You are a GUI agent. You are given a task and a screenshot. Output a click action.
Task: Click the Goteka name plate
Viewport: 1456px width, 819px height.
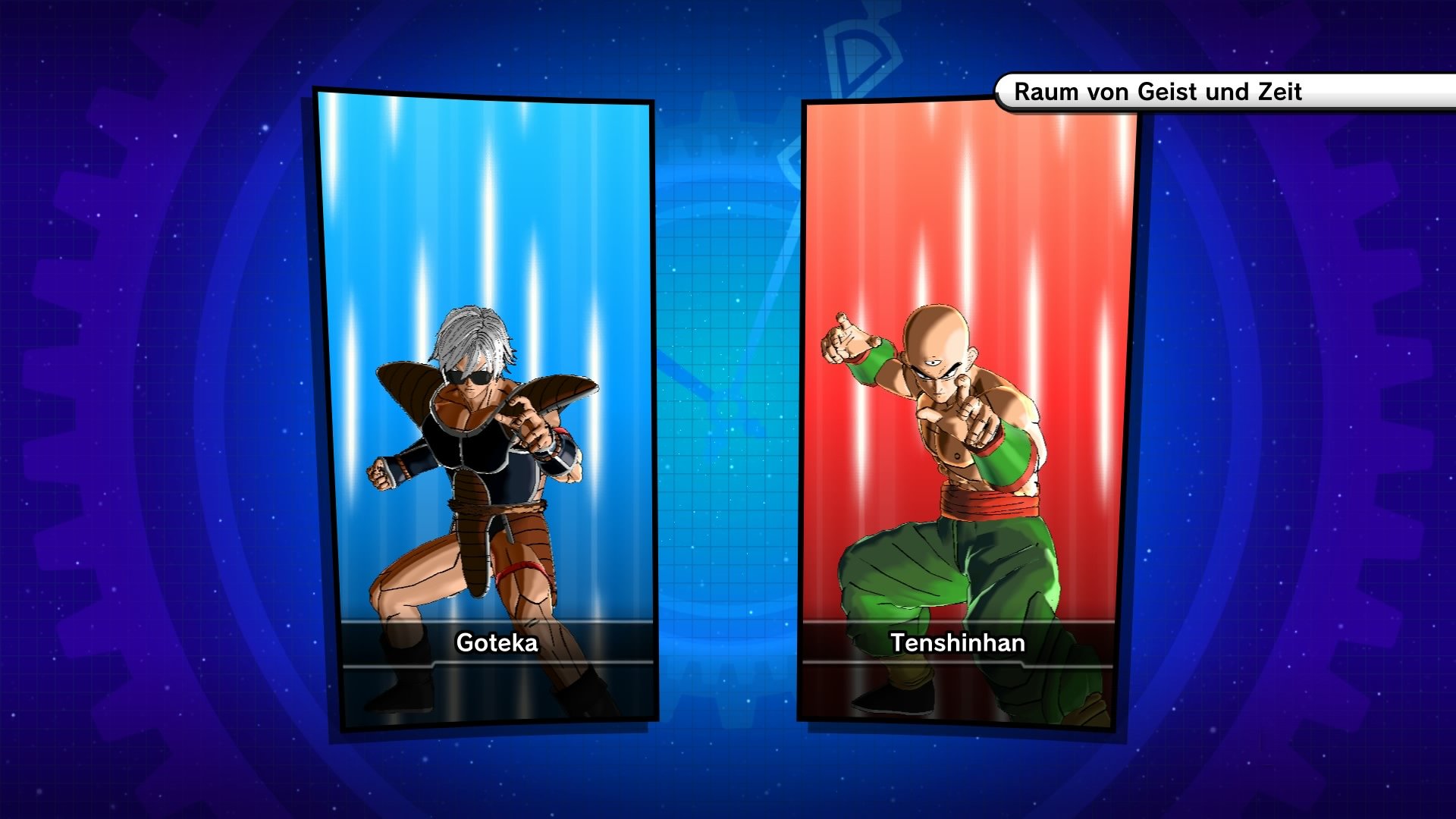pyautogui.click(x=493, y=645)
